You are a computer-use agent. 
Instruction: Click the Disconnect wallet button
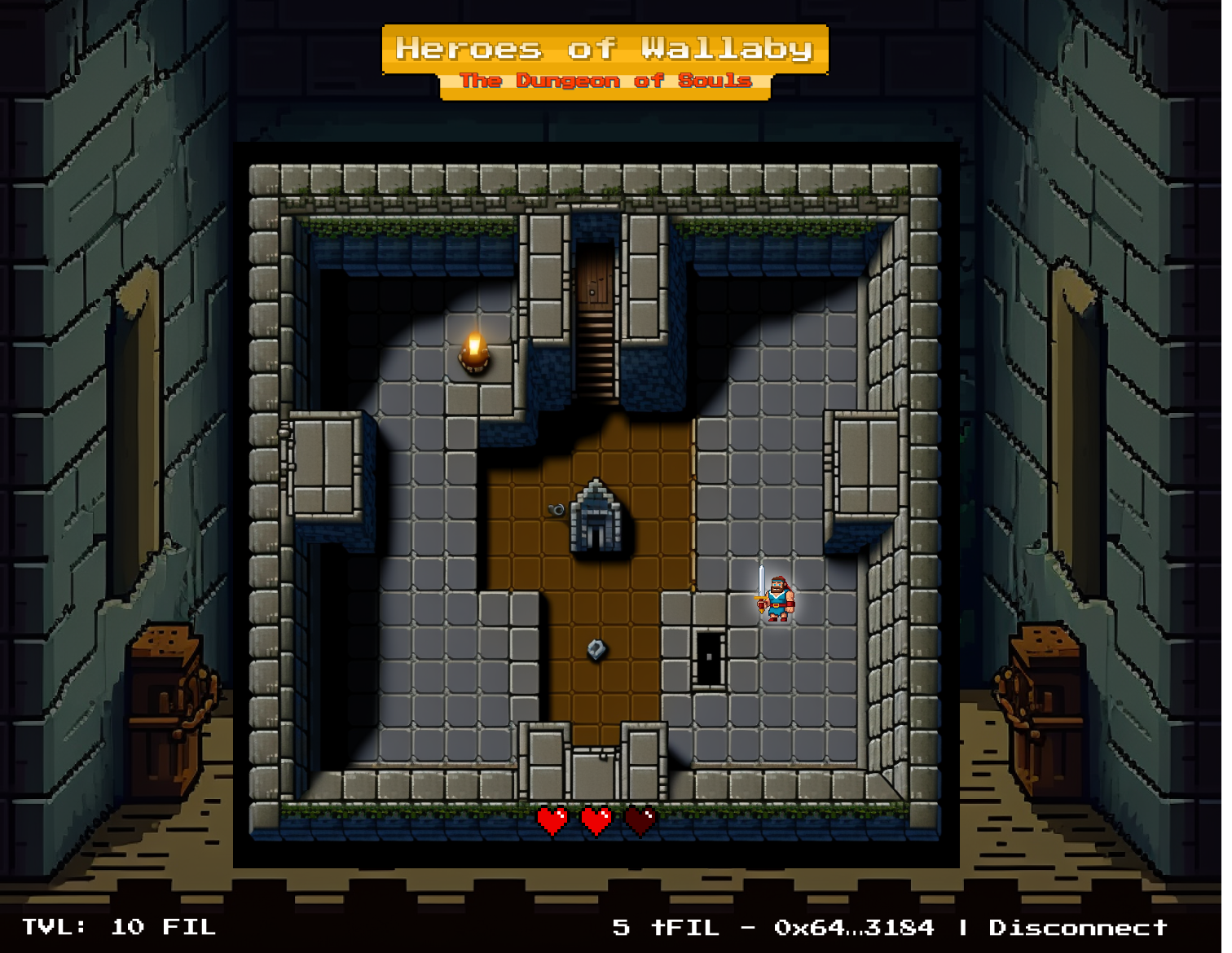pyautogui.click(x=1077, y=928)
